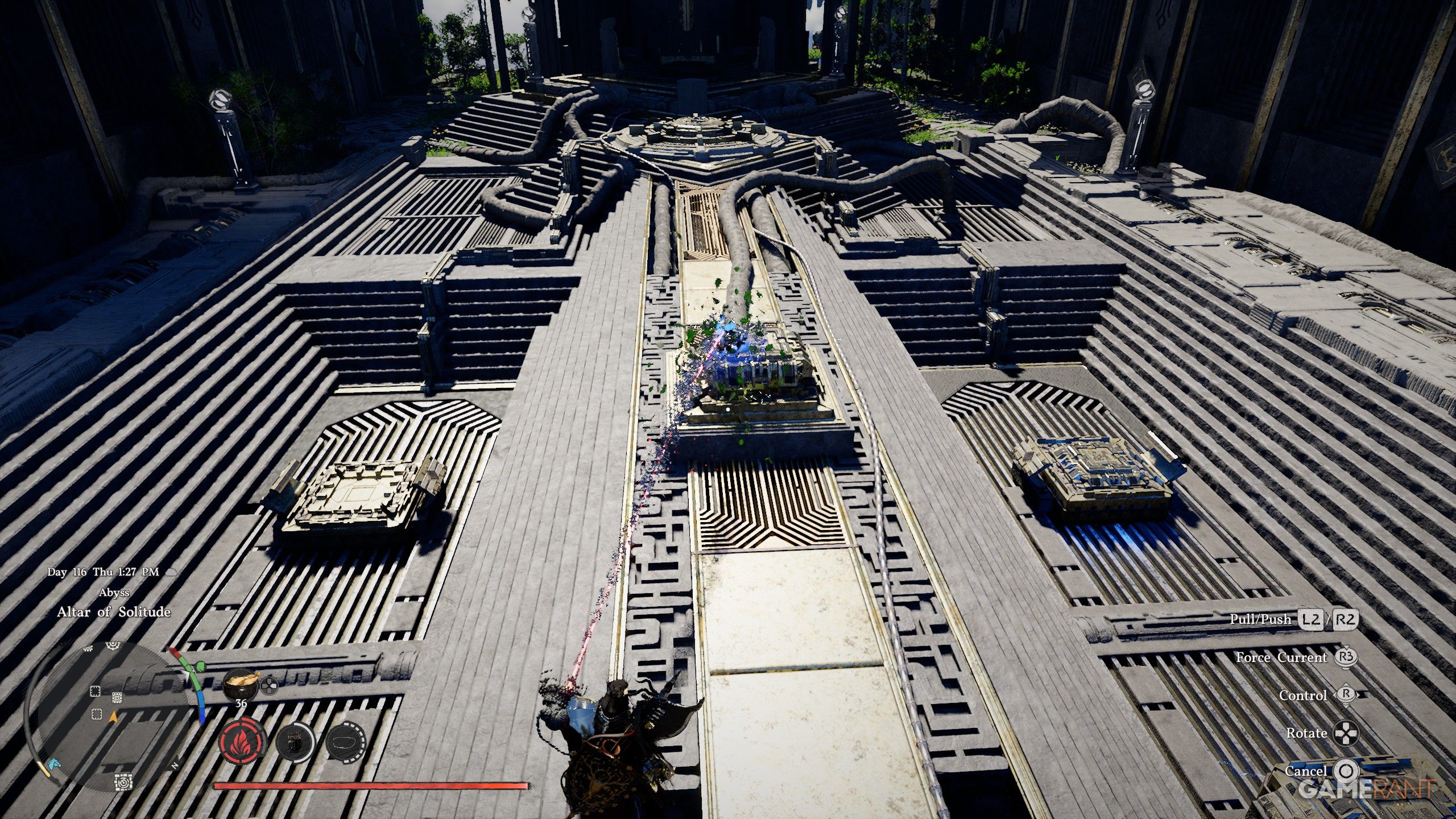Click the horse icon on the minimap
1456x819 pixels.
click(x=53, y=764)
